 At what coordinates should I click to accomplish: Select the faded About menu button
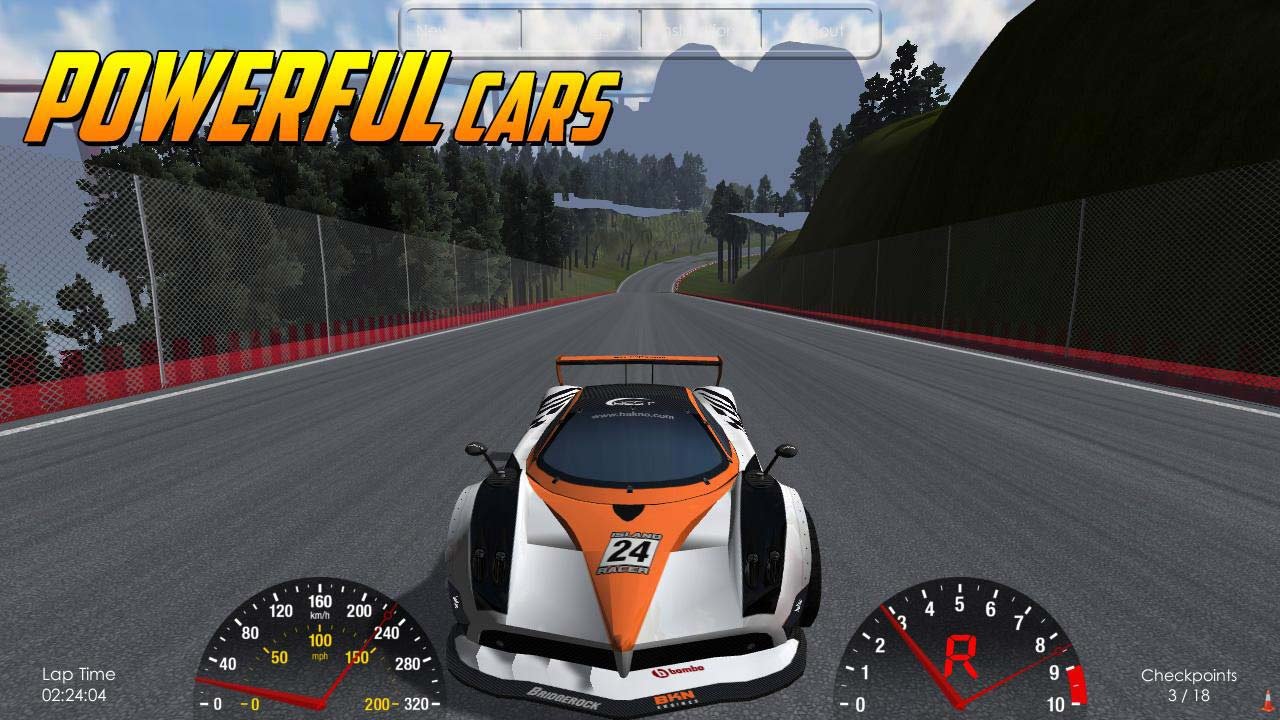[x=820, y=31]
